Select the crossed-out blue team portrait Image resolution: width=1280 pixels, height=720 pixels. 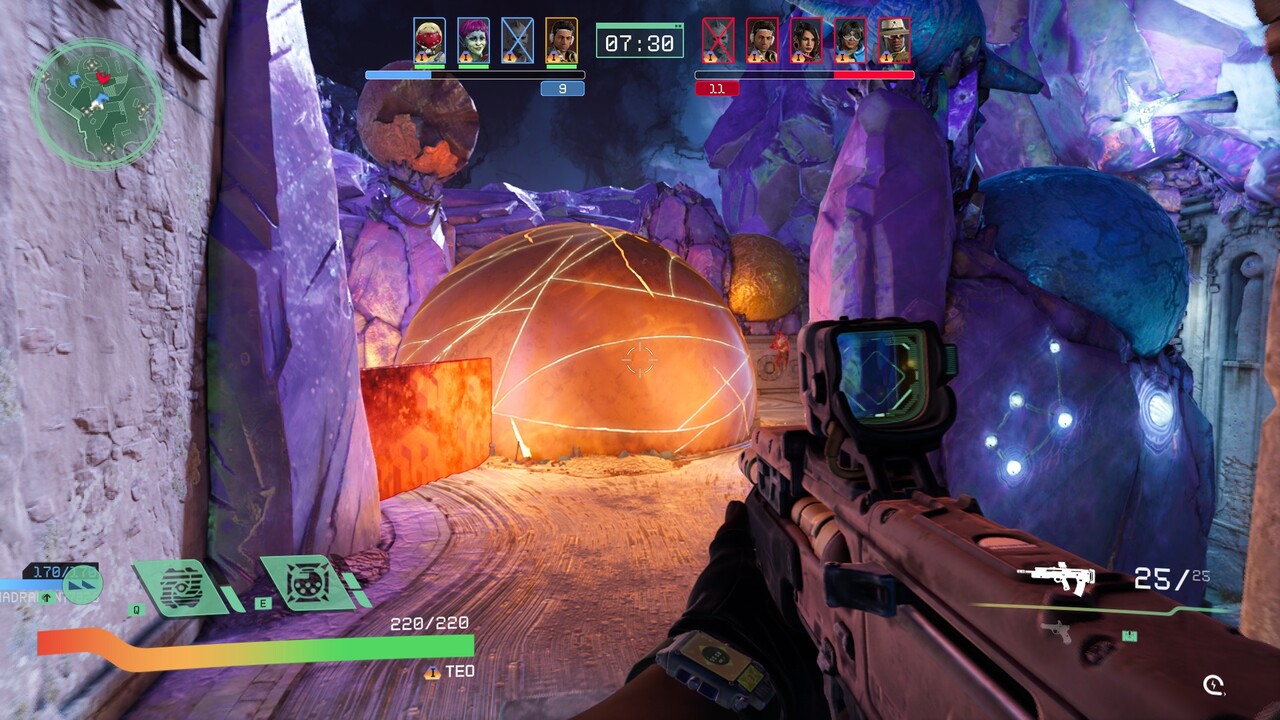[517, 40]
